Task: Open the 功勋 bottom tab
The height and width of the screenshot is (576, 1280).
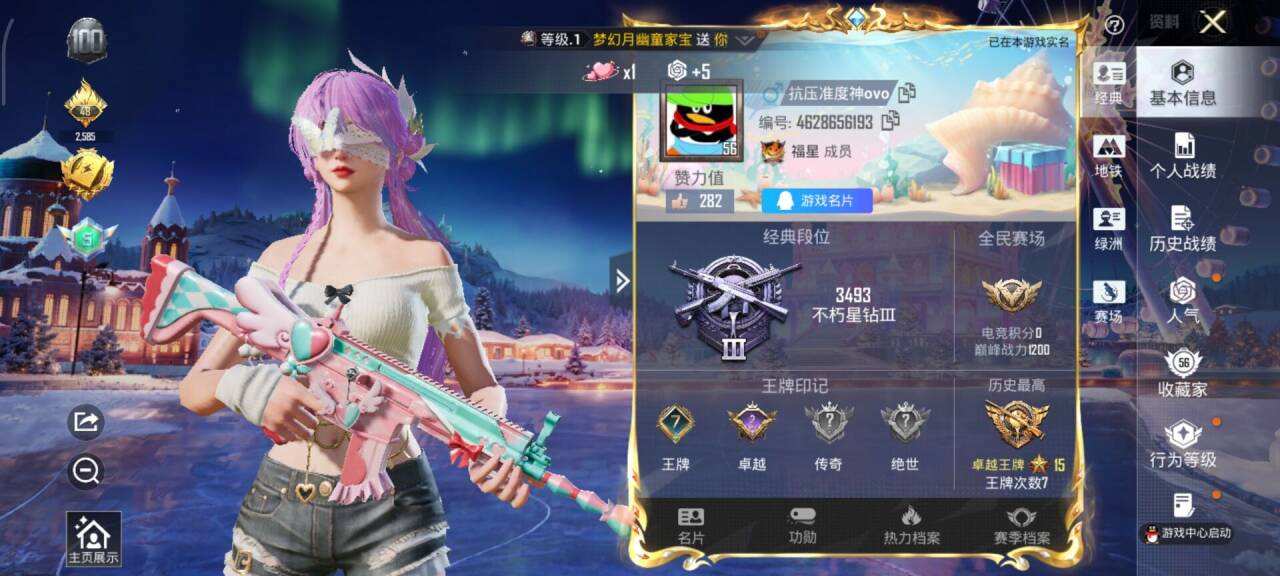Action: (x=802, y=526)
